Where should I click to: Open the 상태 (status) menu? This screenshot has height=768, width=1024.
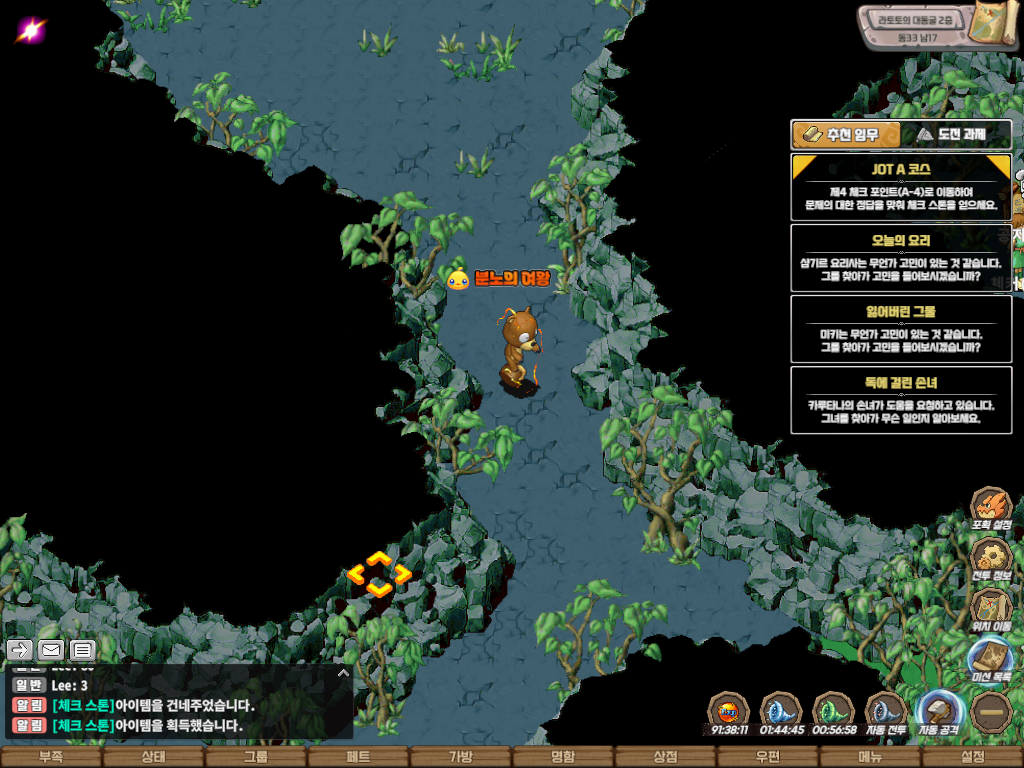pos(153,757)
